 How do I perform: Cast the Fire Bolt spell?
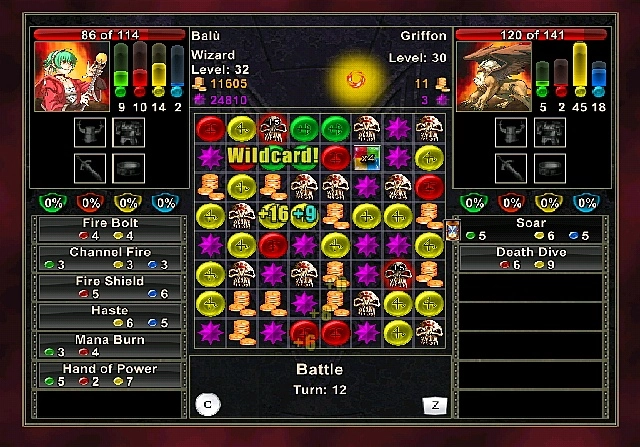pyautogui.click(x=109, y=229)
